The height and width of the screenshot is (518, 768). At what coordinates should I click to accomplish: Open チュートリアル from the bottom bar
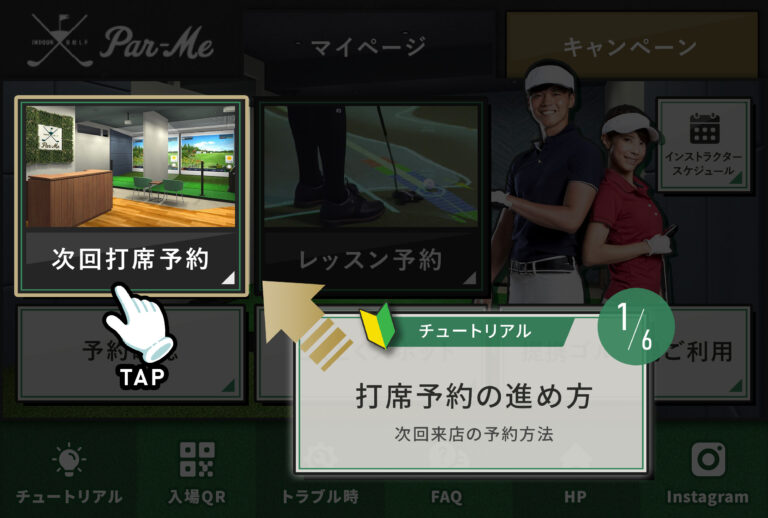coord(68,475)
